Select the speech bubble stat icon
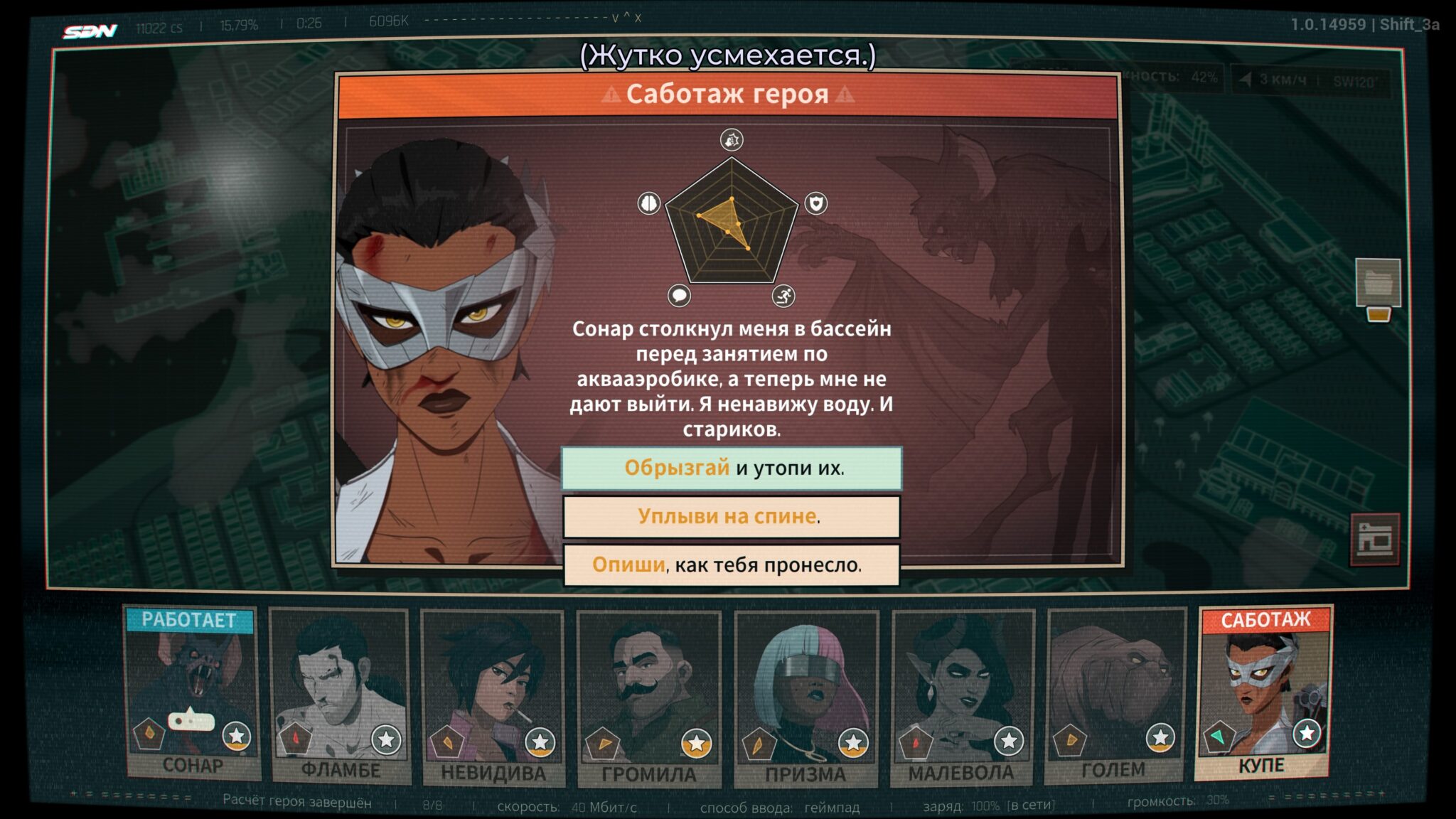The width and height of the screenshot is (1456, 819). pyautogui.click(x=679, y=295)
